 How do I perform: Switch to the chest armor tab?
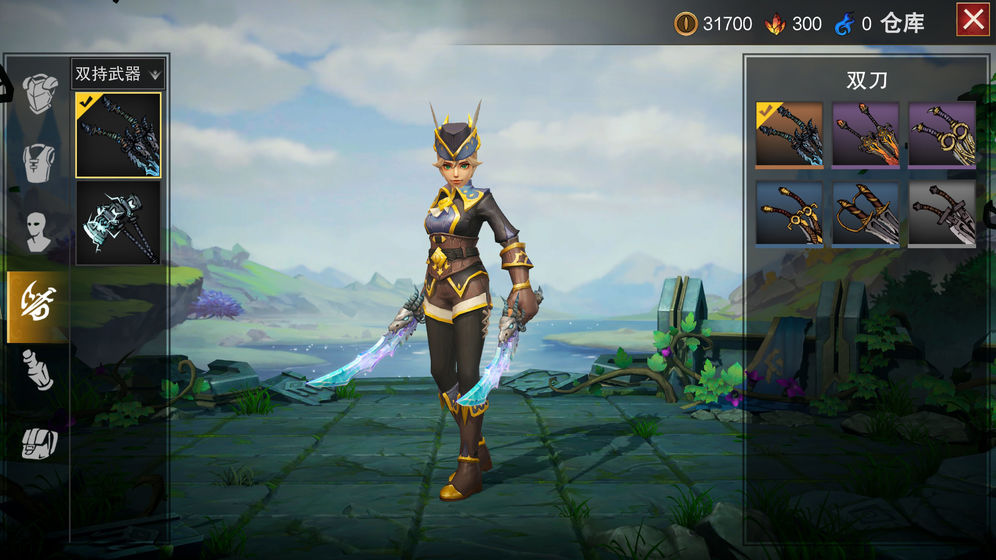coord(40,93)
